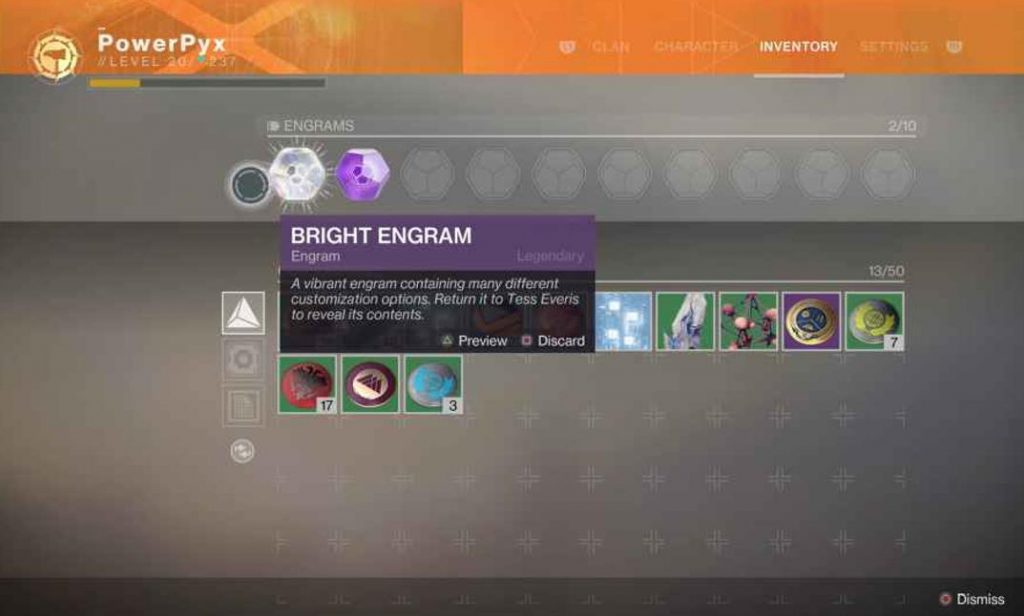Select the Inventory tab

click(x=798, y=47)
